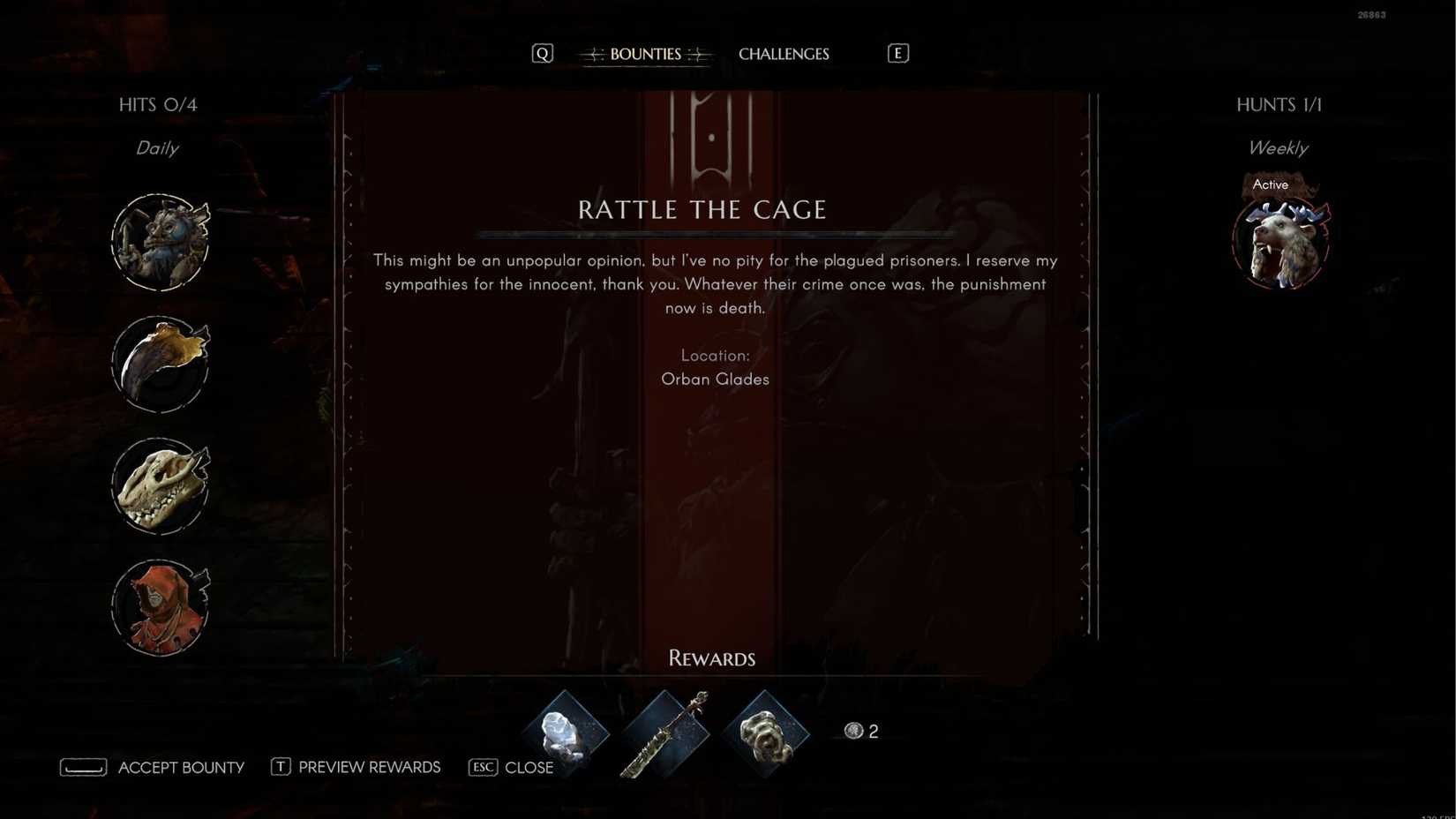1456x819 pixels.
Task: Click the Orban Glades location text
Action: point(715,379)
